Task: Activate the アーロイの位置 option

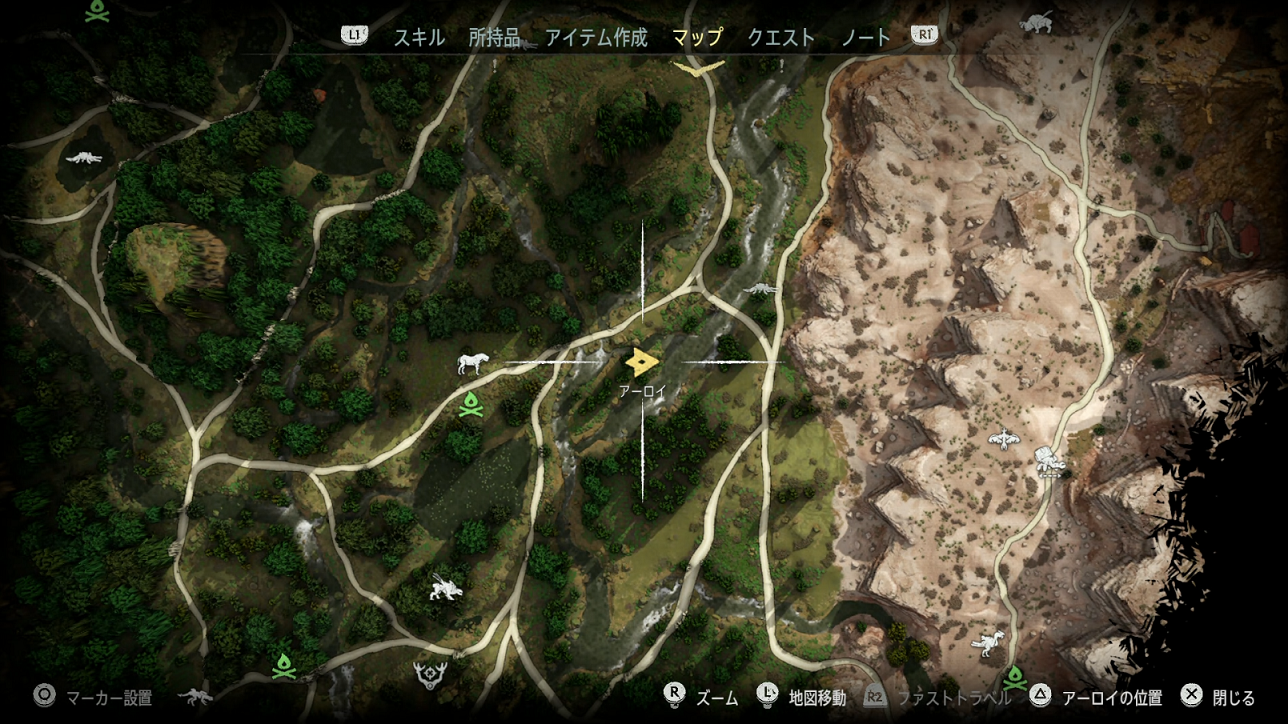Action: tap(1099, 697)
